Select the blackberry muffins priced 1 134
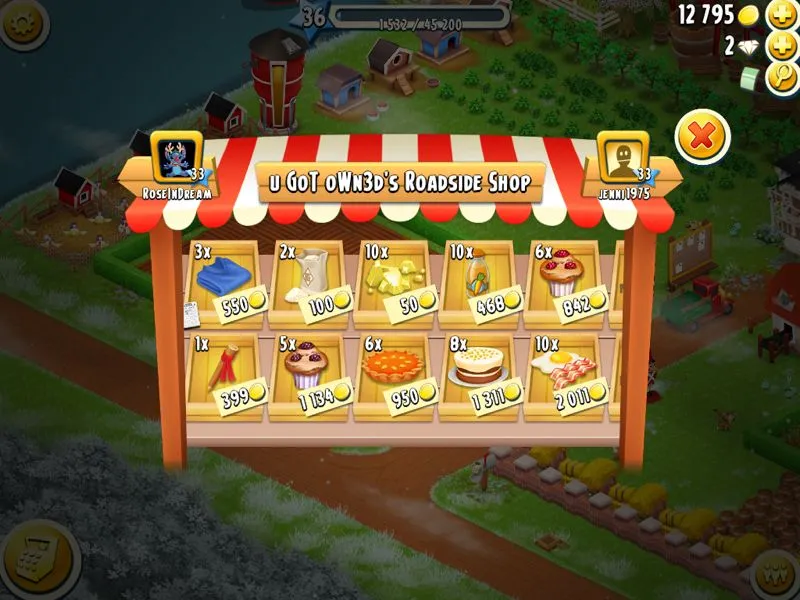 tap(308, 373)
